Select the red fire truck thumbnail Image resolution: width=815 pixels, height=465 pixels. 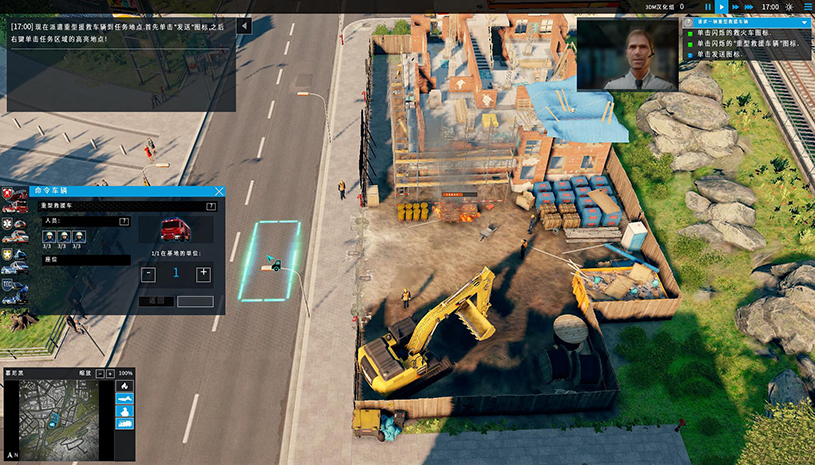click(176, 230)
